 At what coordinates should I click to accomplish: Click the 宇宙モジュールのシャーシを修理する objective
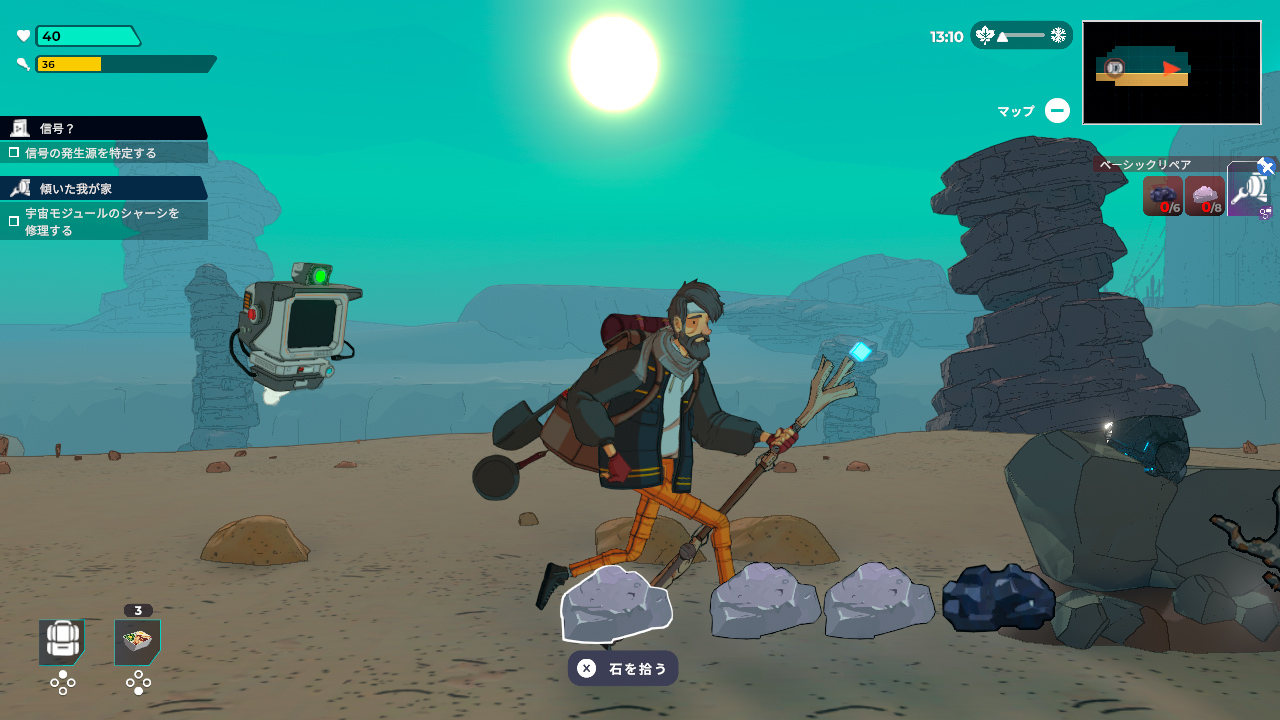(104, 221)
